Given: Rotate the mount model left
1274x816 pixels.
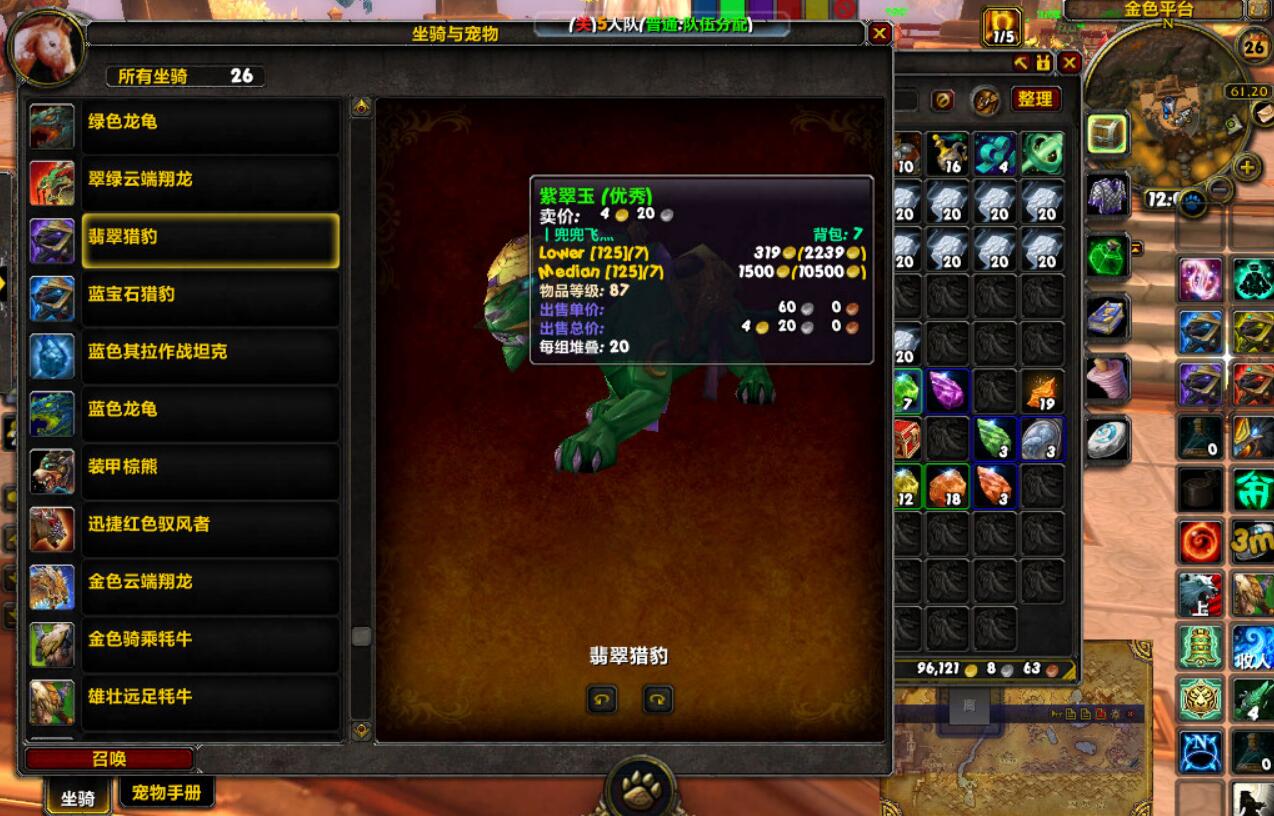Looking at the screenshot, I should point(601,699).
